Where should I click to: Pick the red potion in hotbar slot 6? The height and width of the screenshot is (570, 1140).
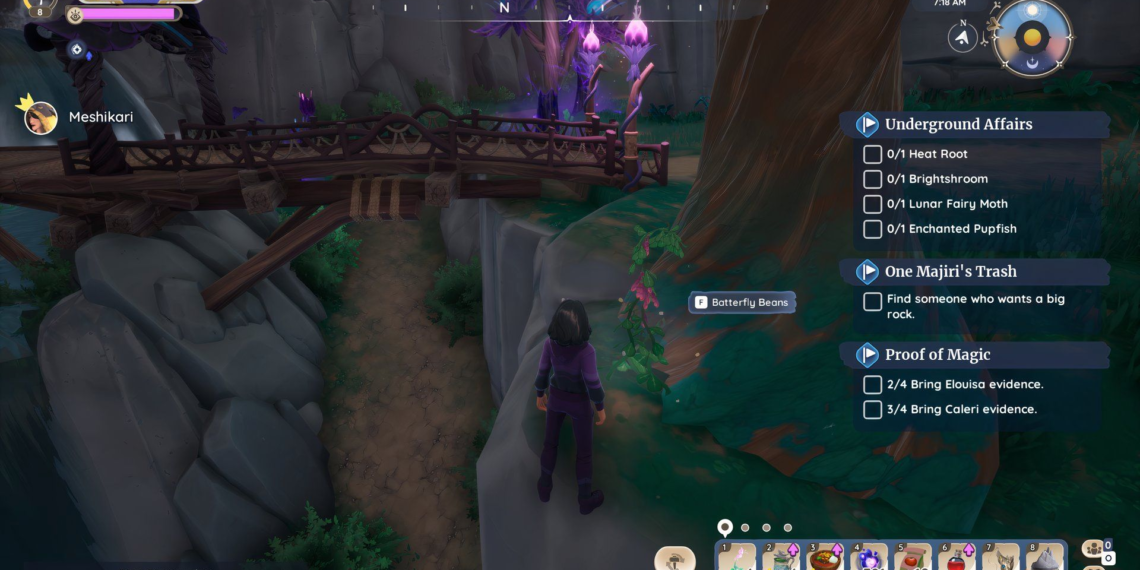[958, 558]
